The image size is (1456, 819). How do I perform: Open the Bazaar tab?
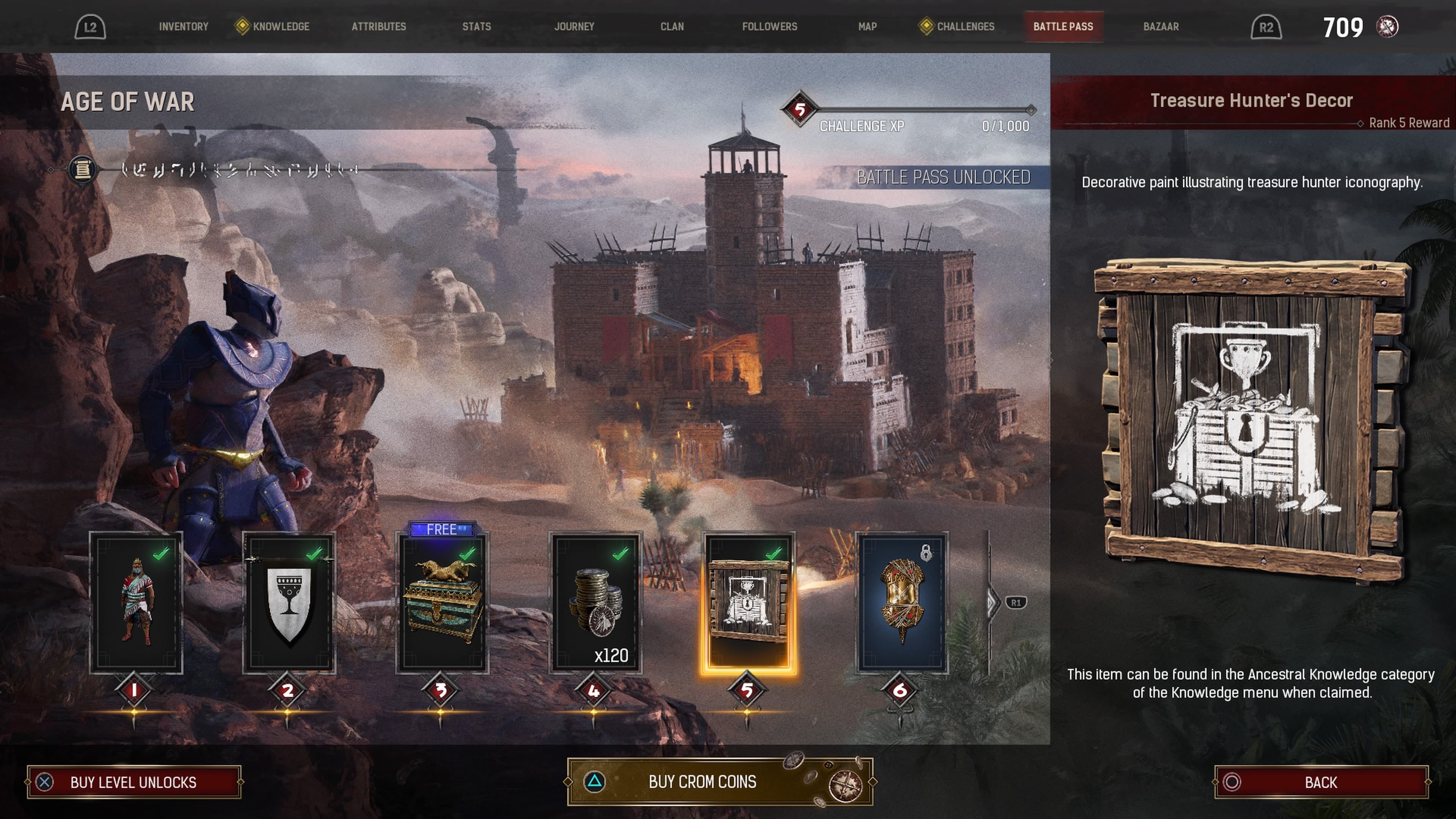(1161, 27)
